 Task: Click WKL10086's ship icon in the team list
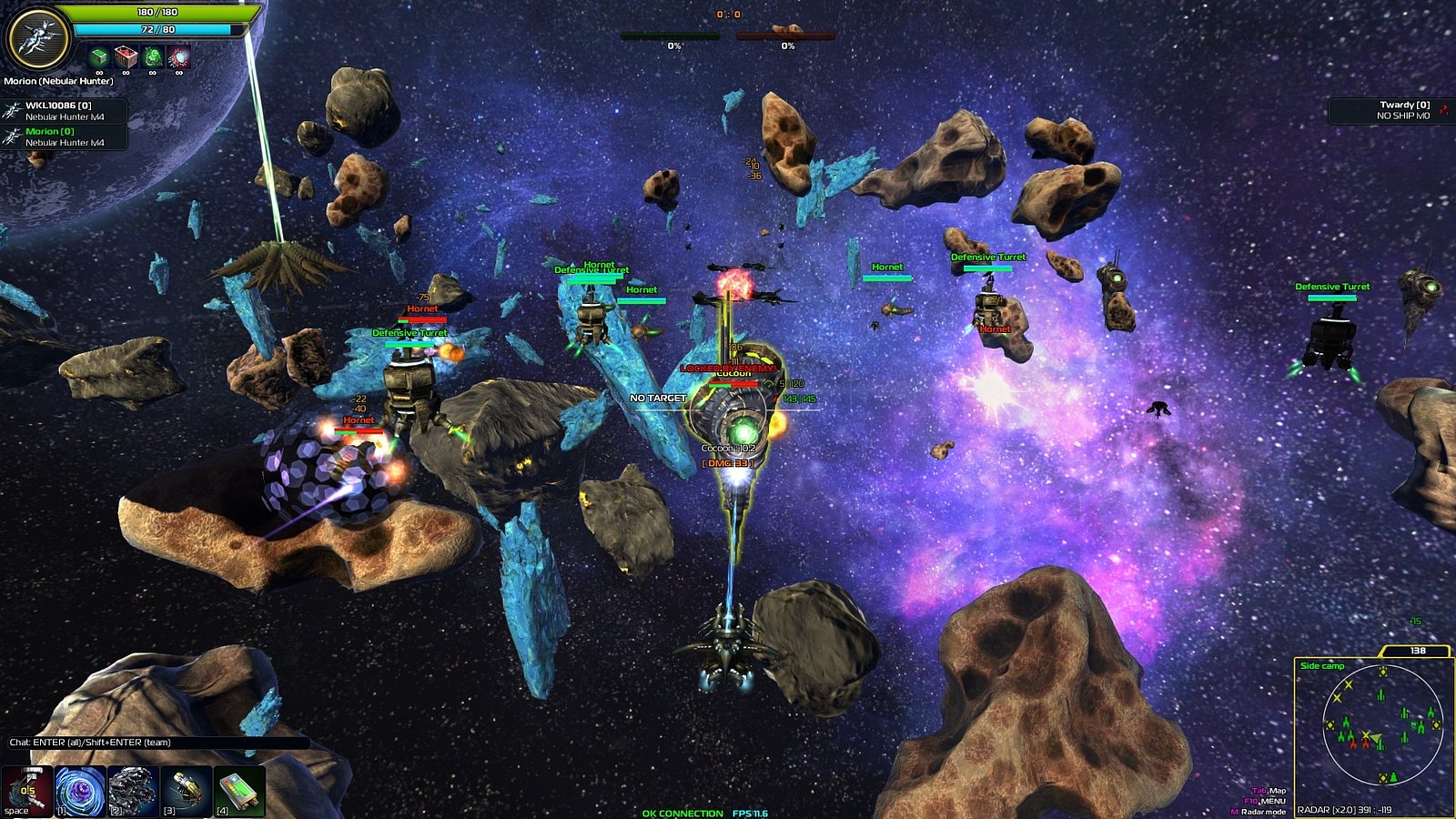(x=13, y=110)
